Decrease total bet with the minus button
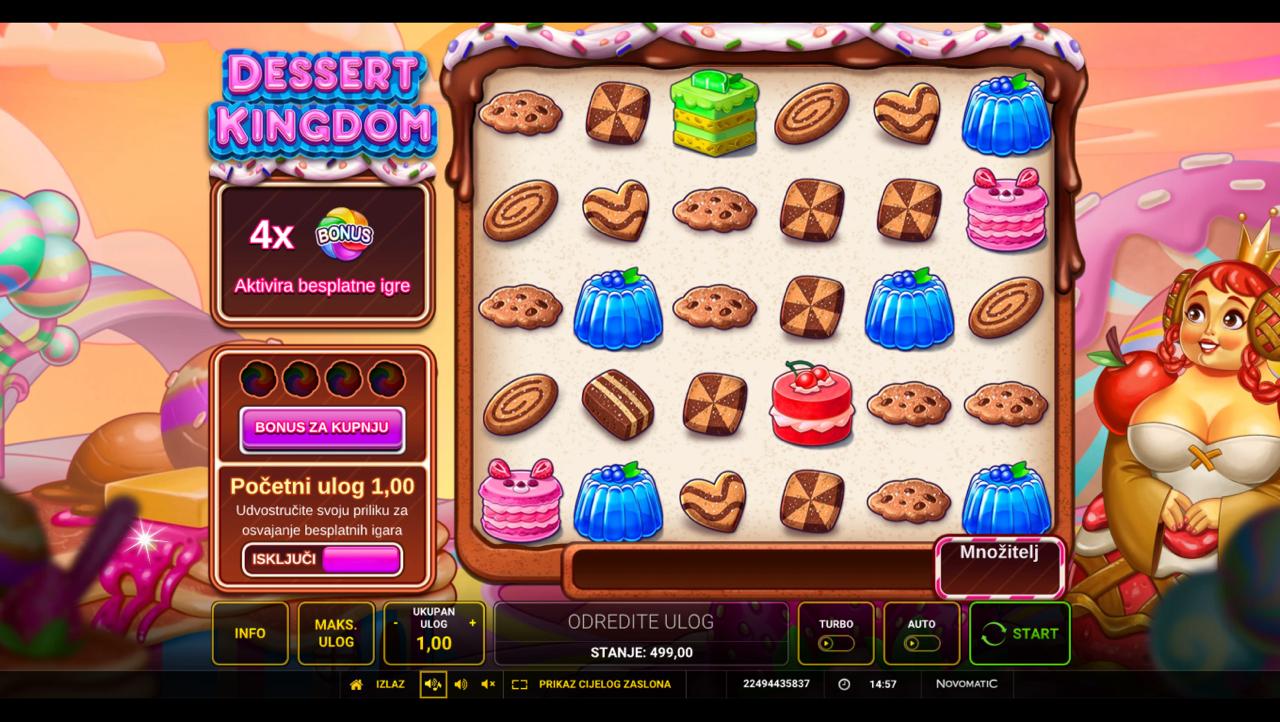 (x=396, y=623)
